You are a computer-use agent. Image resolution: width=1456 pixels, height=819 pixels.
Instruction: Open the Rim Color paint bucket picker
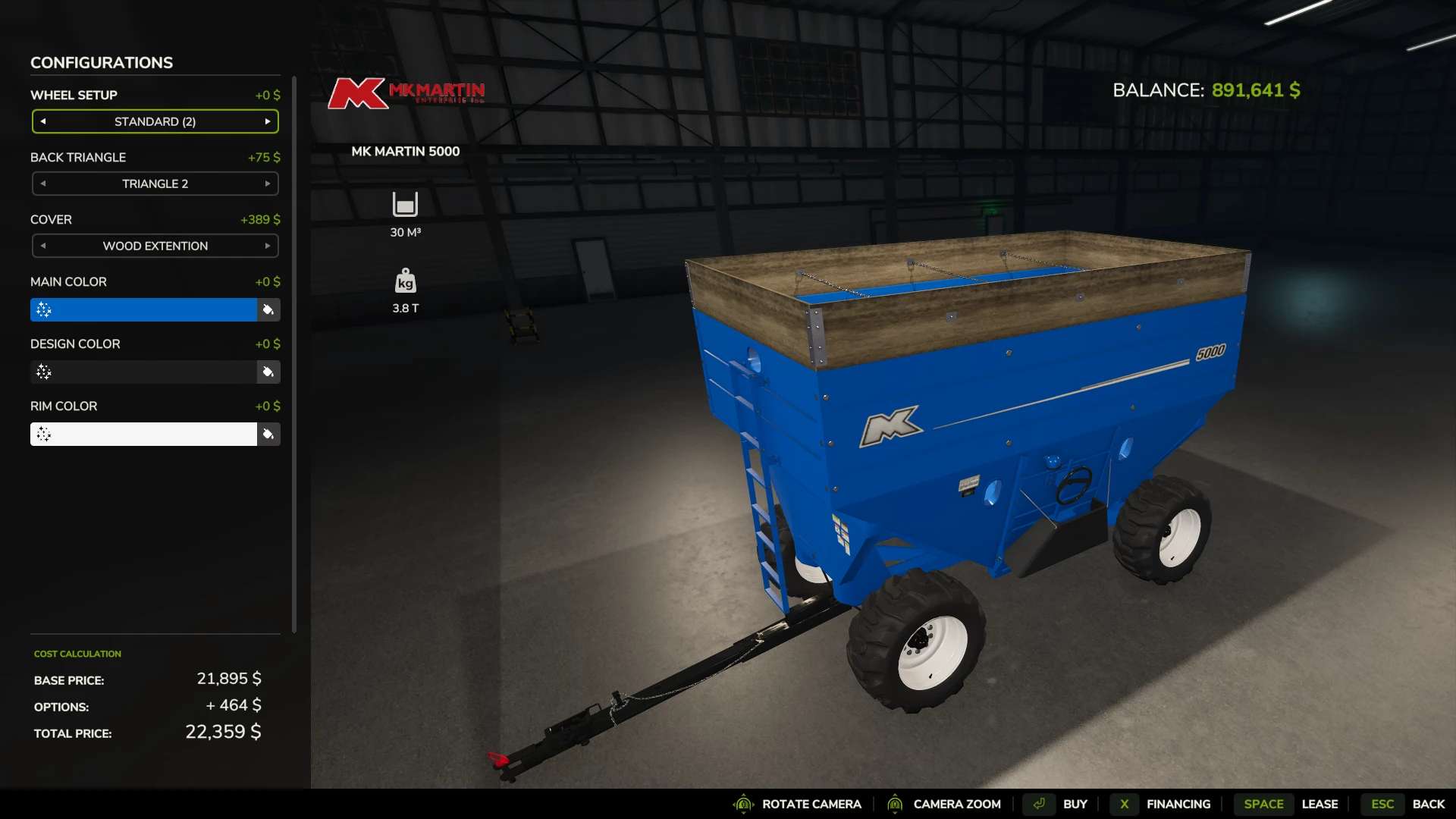tap(268, 434)
